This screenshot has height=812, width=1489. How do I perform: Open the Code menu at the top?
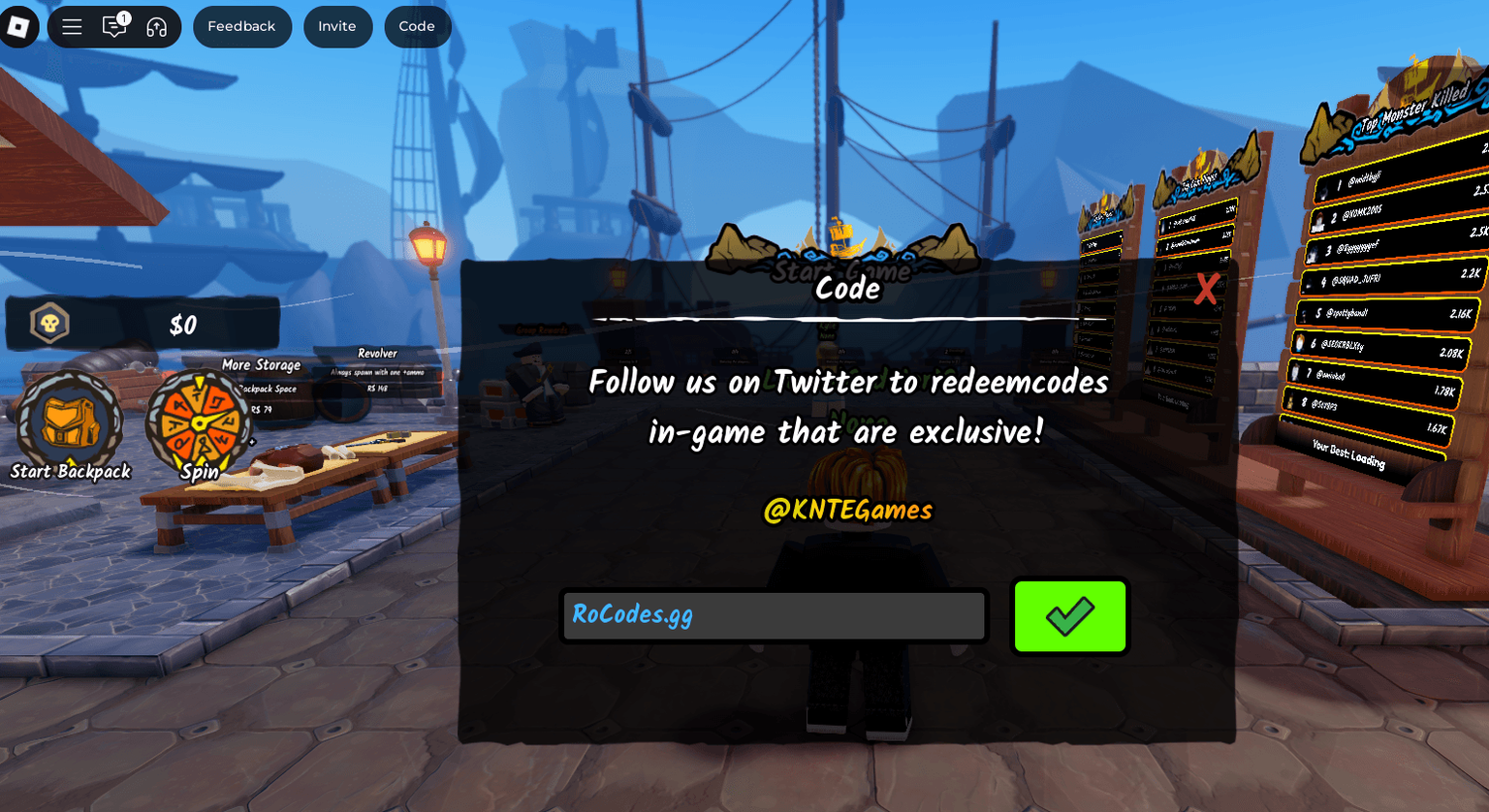pos(418,26)
